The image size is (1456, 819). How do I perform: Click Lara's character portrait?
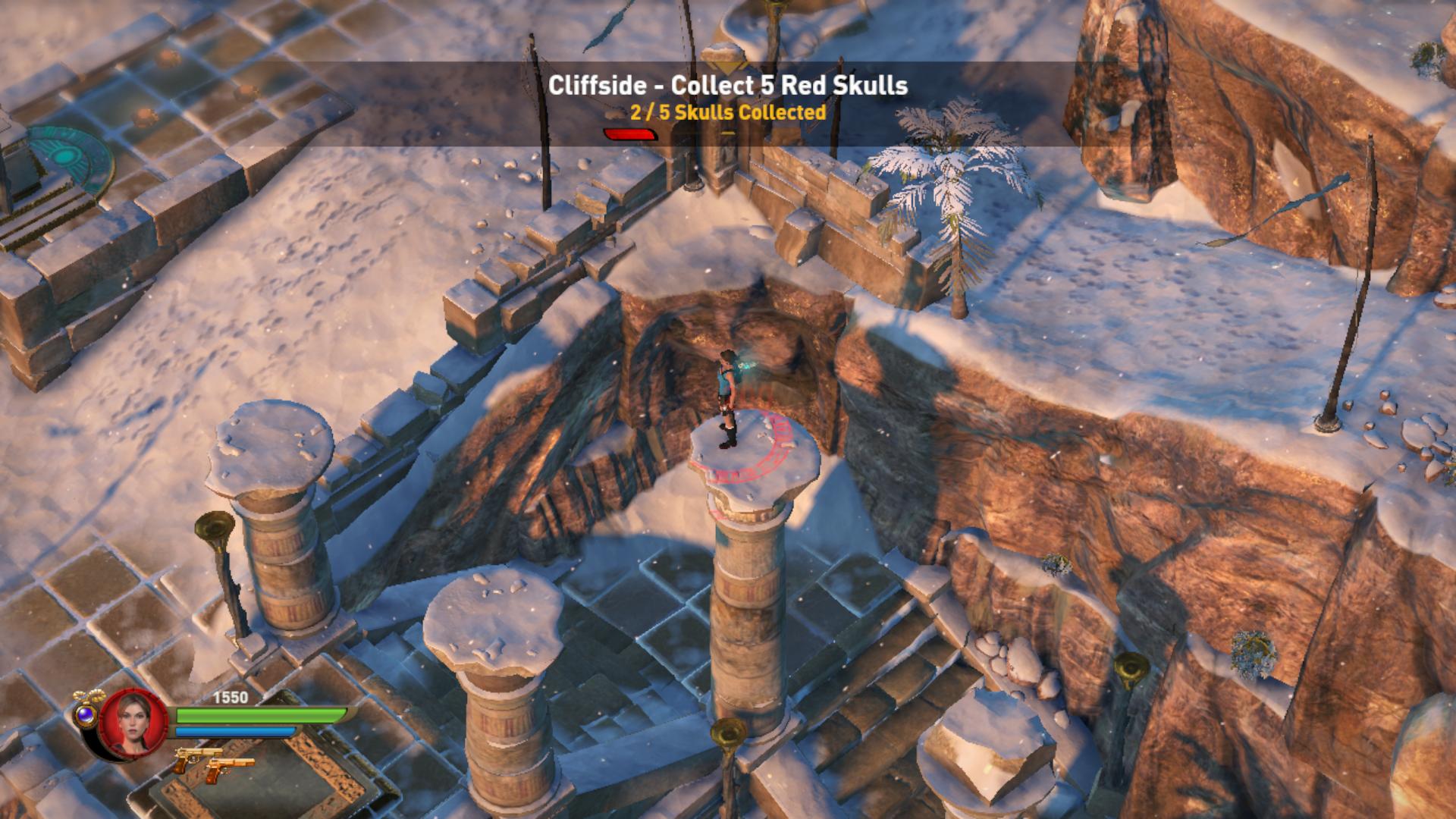(126, 723)
